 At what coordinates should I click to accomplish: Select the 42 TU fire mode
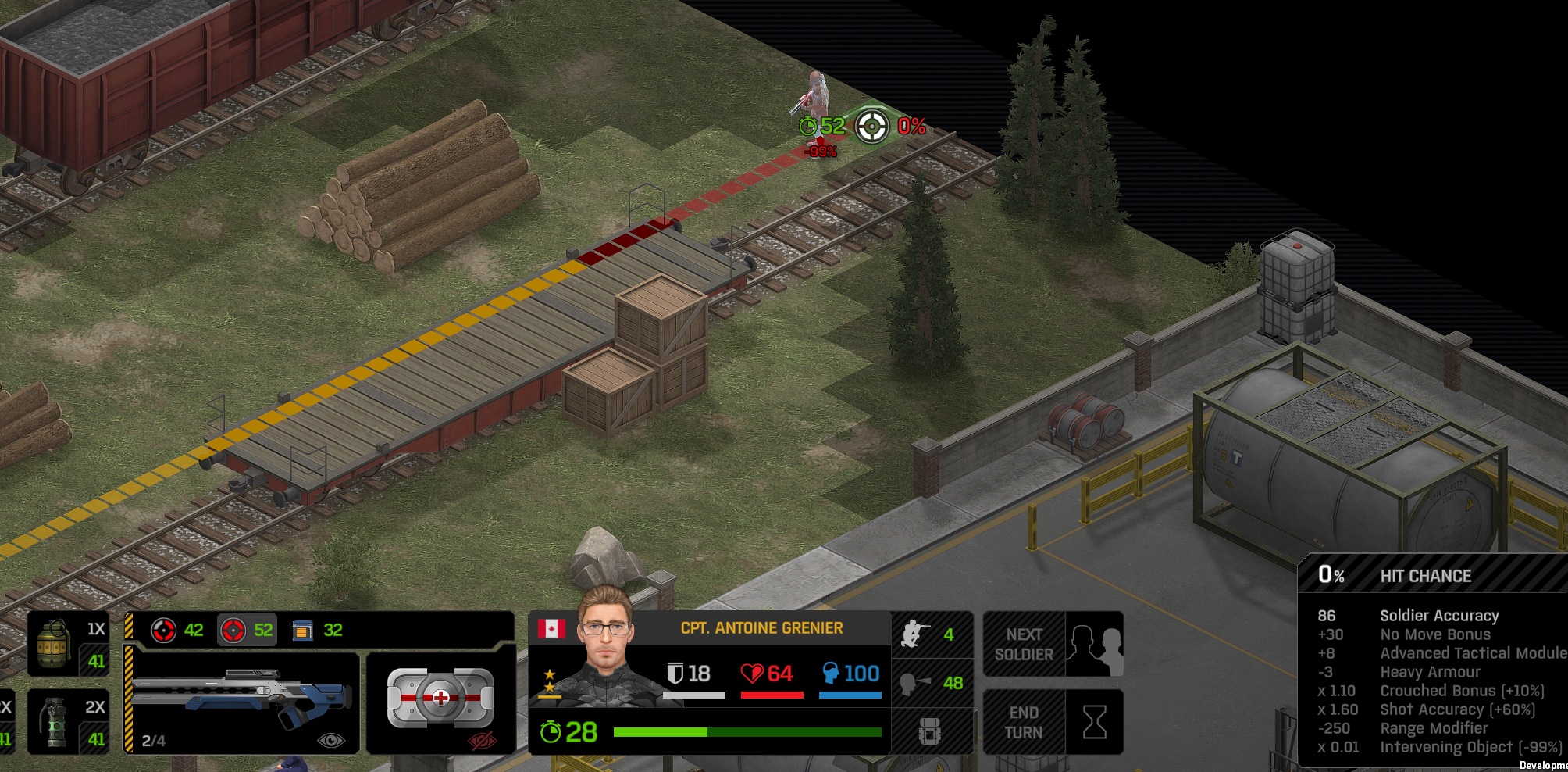click(x=177, y=630)
